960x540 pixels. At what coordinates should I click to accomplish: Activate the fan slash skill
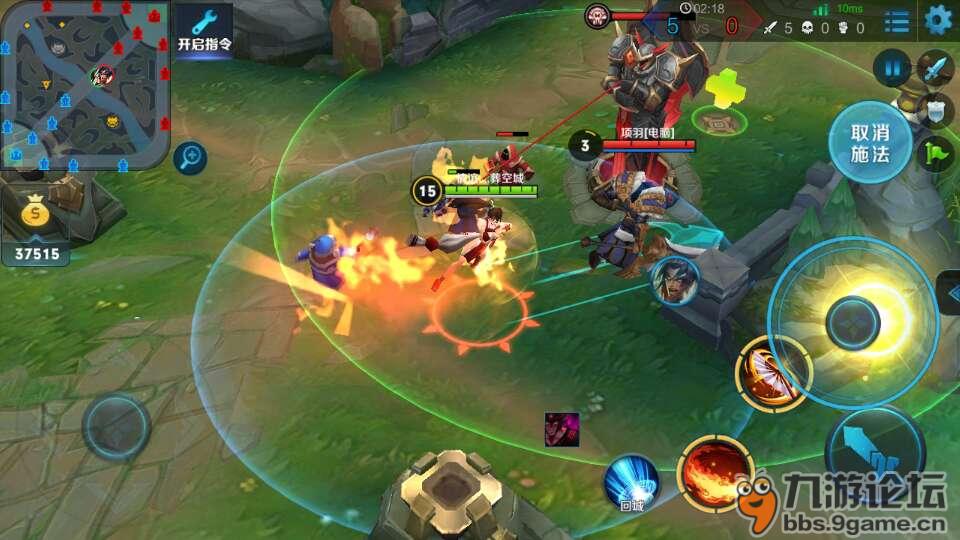tap(772, 374)
